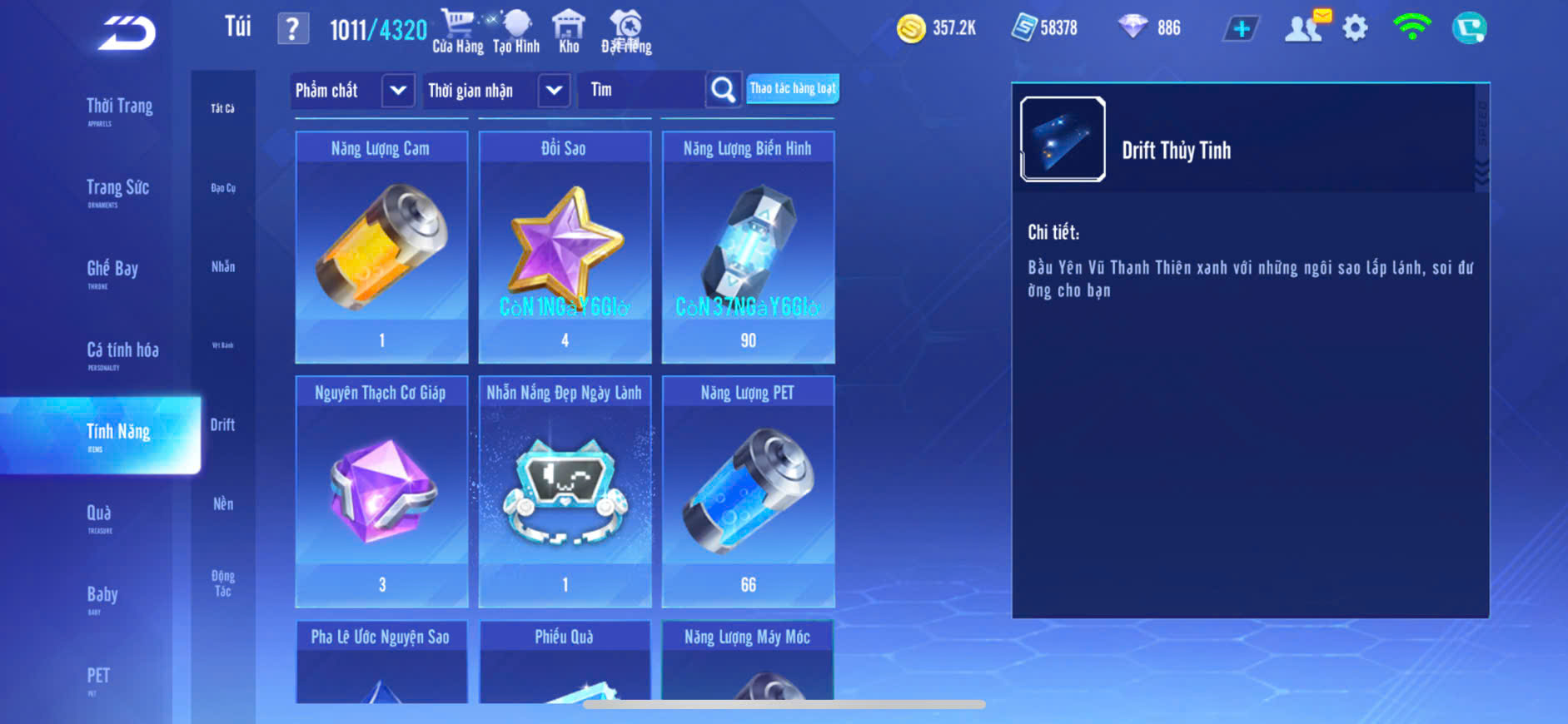
Task: Select the Đổi Sao star item
Action: point(565,247)
